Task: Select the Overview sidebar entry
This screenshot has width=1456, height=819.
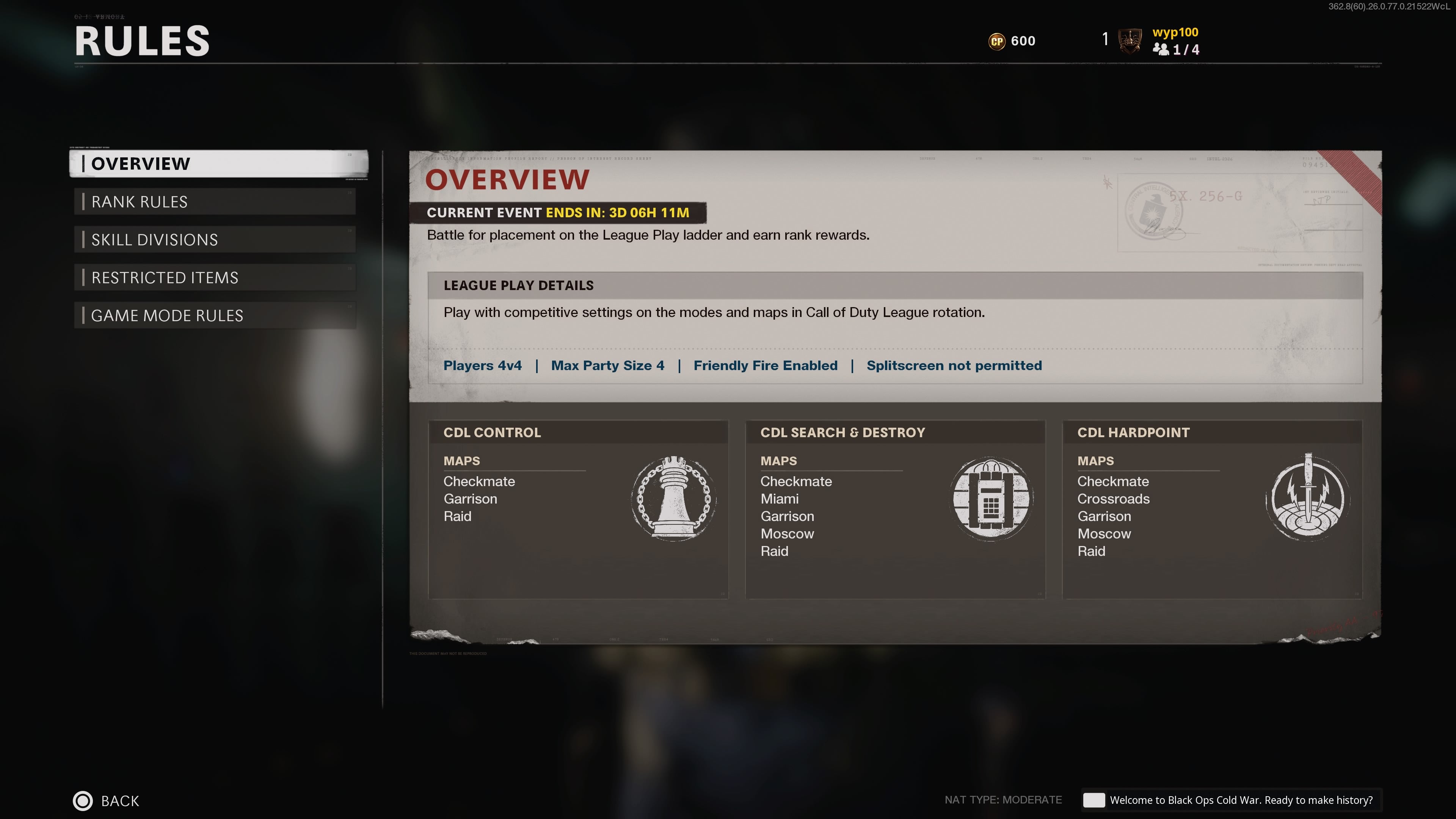Action: tap(141, 164)
